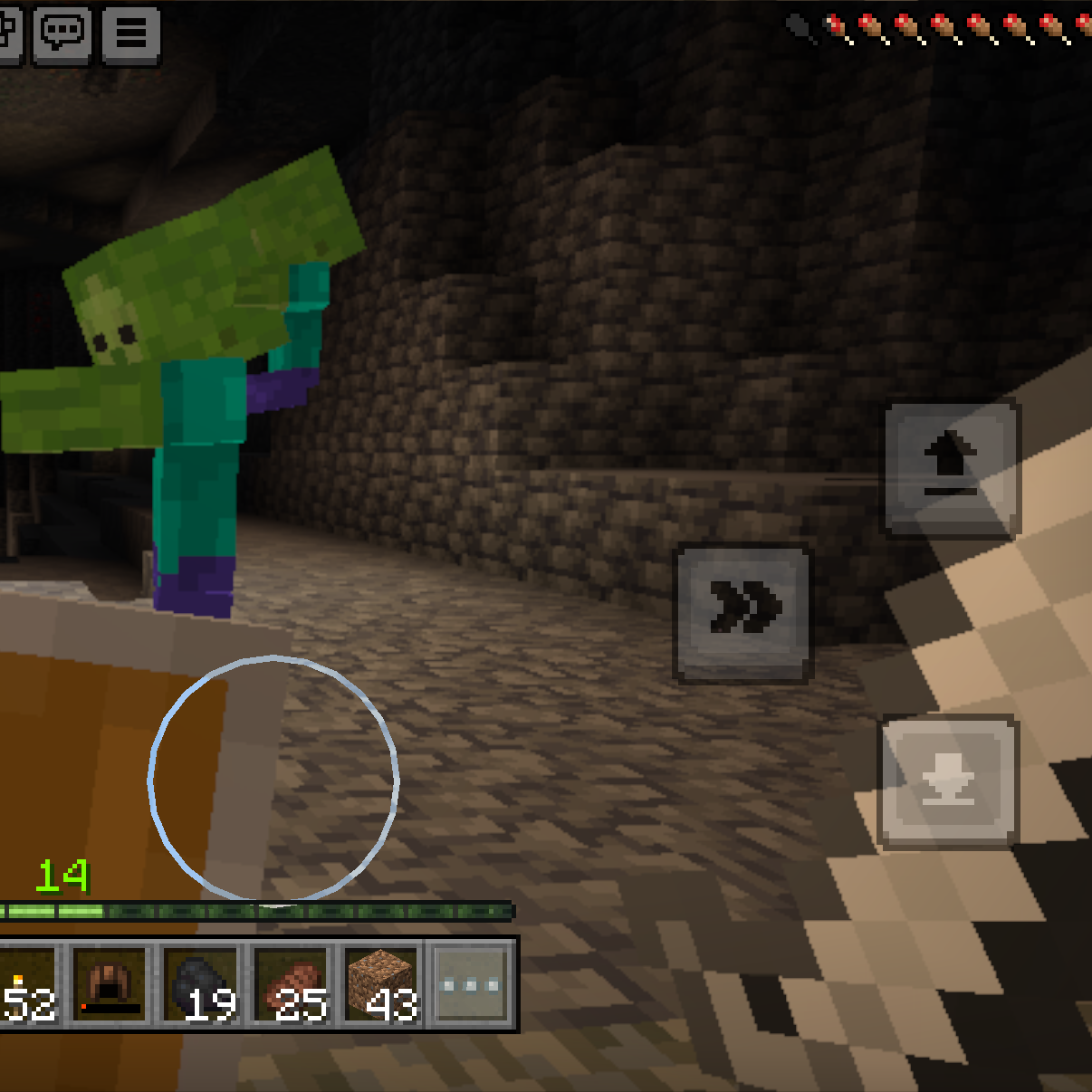This screenshot has width=1092, height=1092.
Task: Open the pause menu hamburger button
Action: click(131, 35)
